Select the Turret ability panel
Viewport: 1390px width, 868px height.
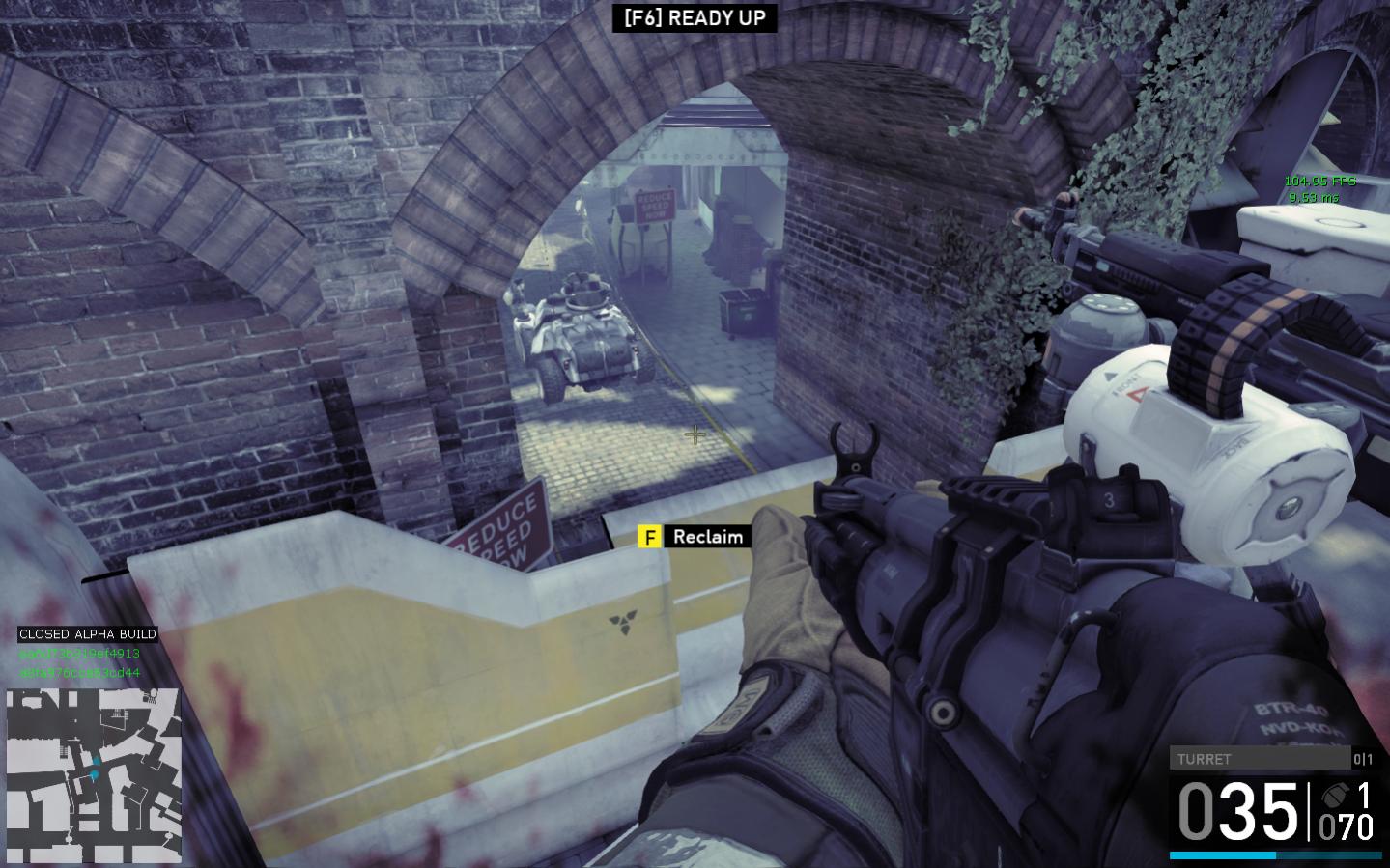pos(1259,759)
